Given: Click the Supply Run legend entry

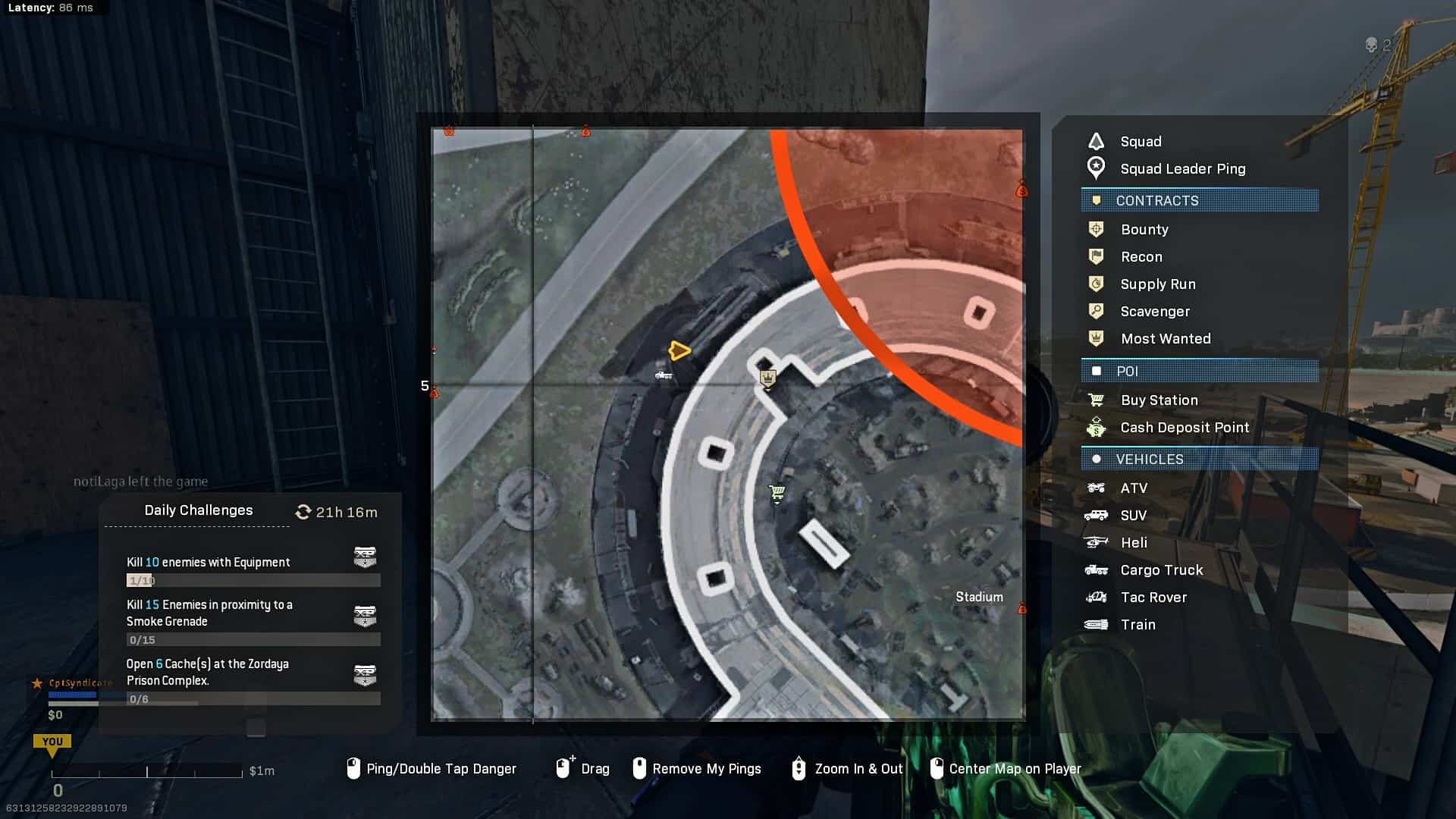Looking at the screenshot, I should pyautogui.click(x=1157, y=284).
